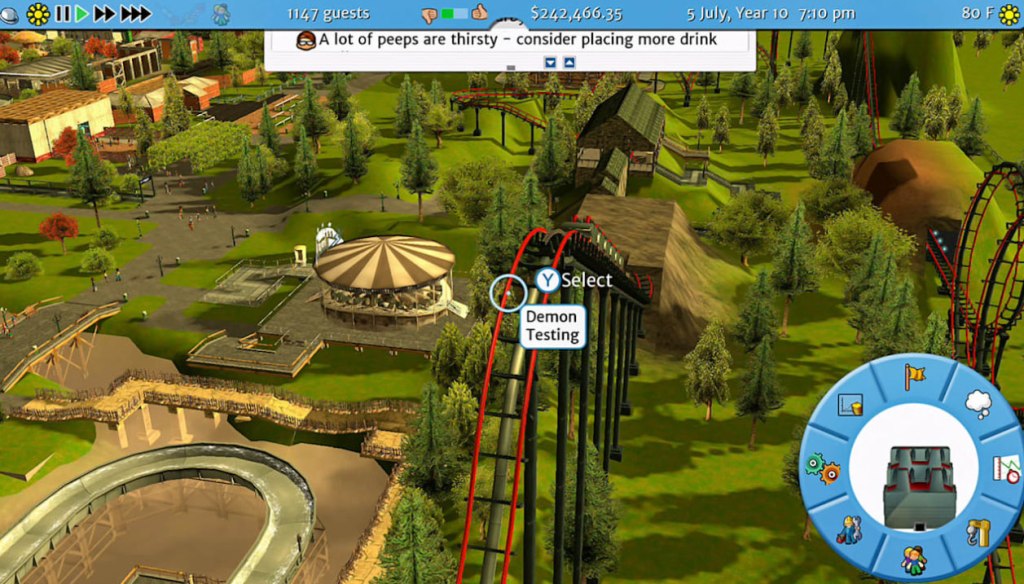Open the mechanic maintenance icon
This screenshot has height=584, width=1024.
pyautogui.click(x=851, y=530)
